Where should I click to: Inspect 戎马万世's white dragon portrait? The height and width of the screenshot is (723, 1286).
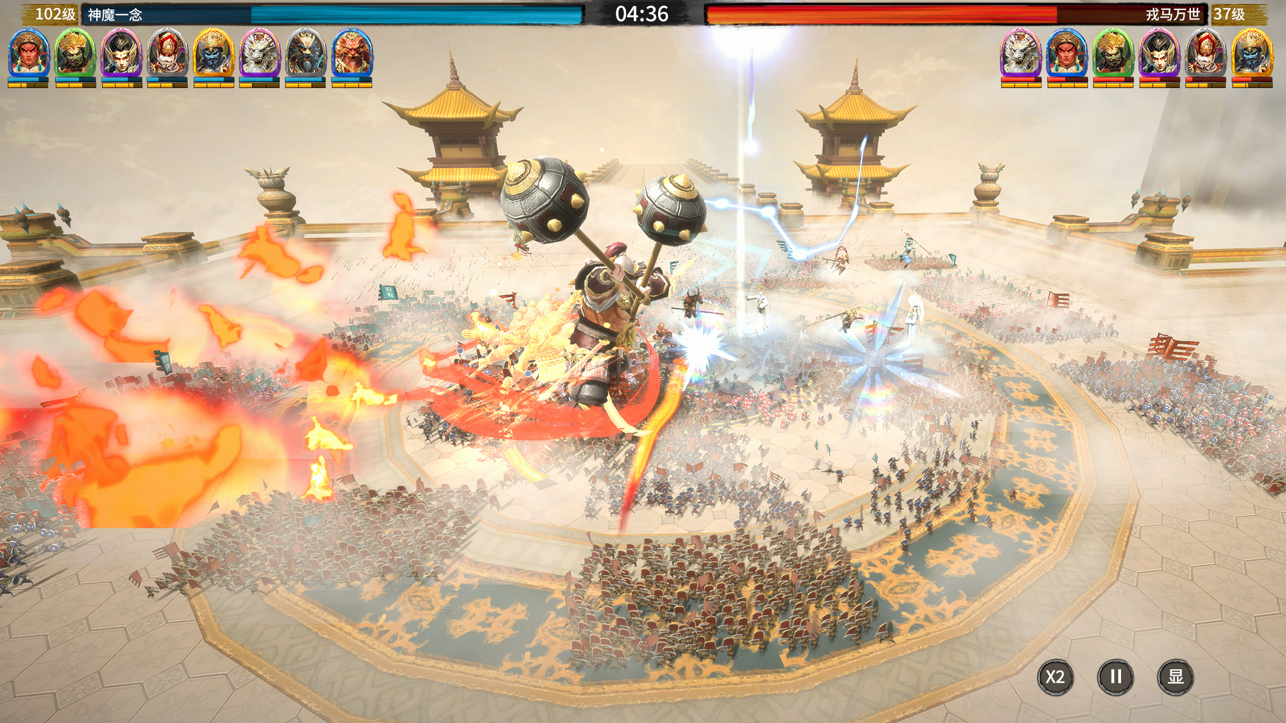pos(1021,53)
